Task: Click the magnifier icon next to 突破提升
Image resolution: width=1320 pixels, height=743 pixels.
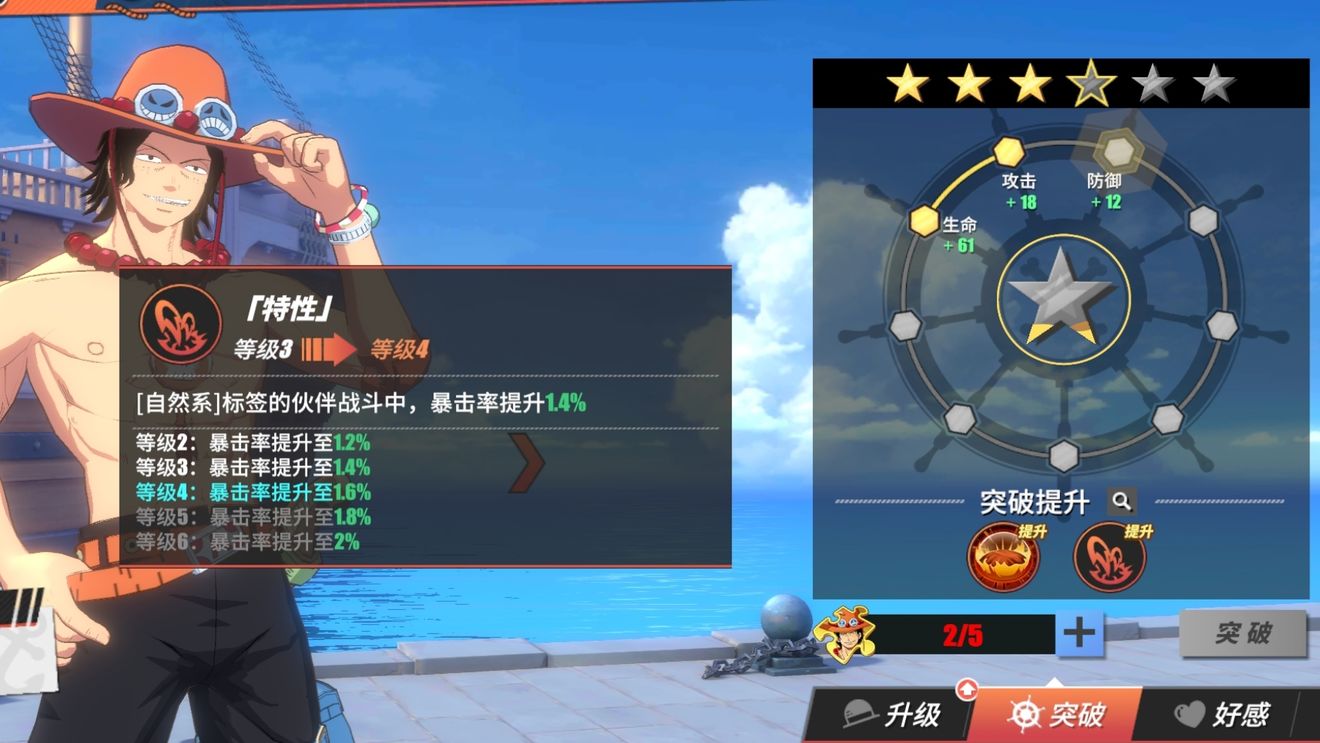Action: 1122,502
